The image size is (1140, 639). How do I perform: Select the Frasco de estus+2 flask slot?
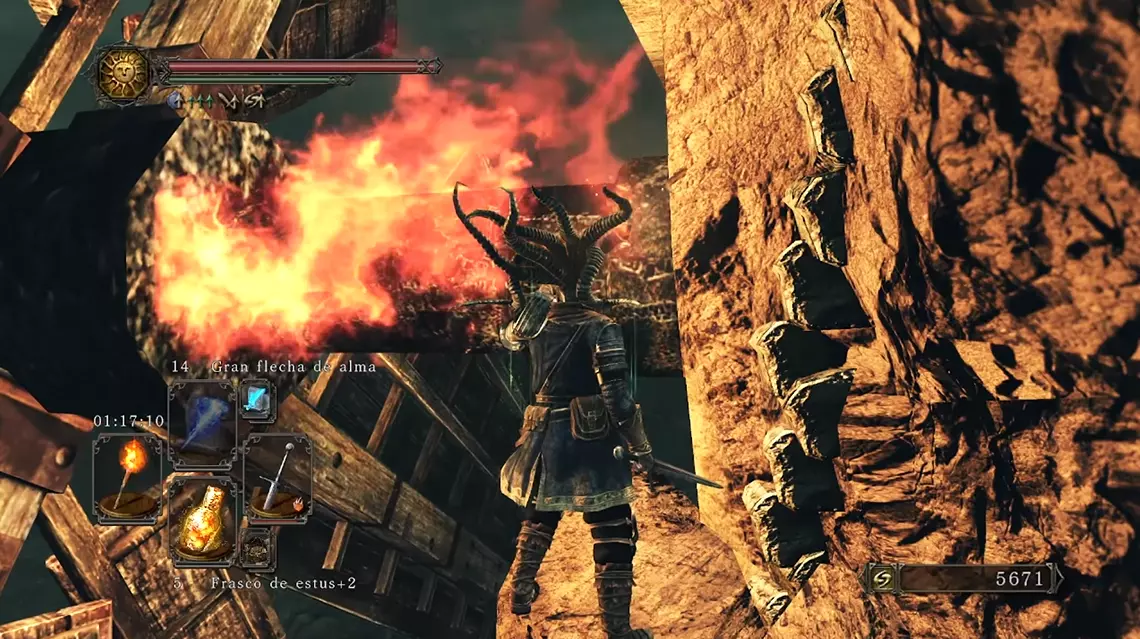tap(202, 521)
